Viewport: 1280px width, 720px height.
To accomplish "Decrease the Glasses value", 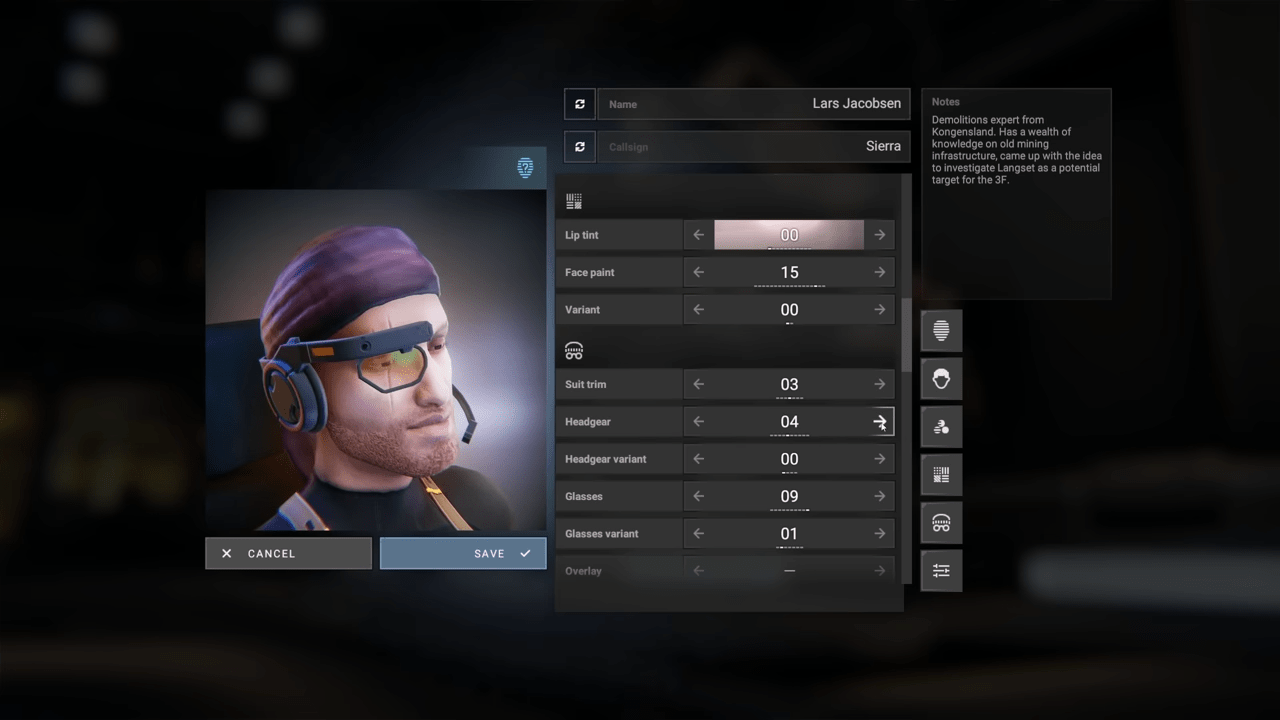I will [x=698, y=496].
